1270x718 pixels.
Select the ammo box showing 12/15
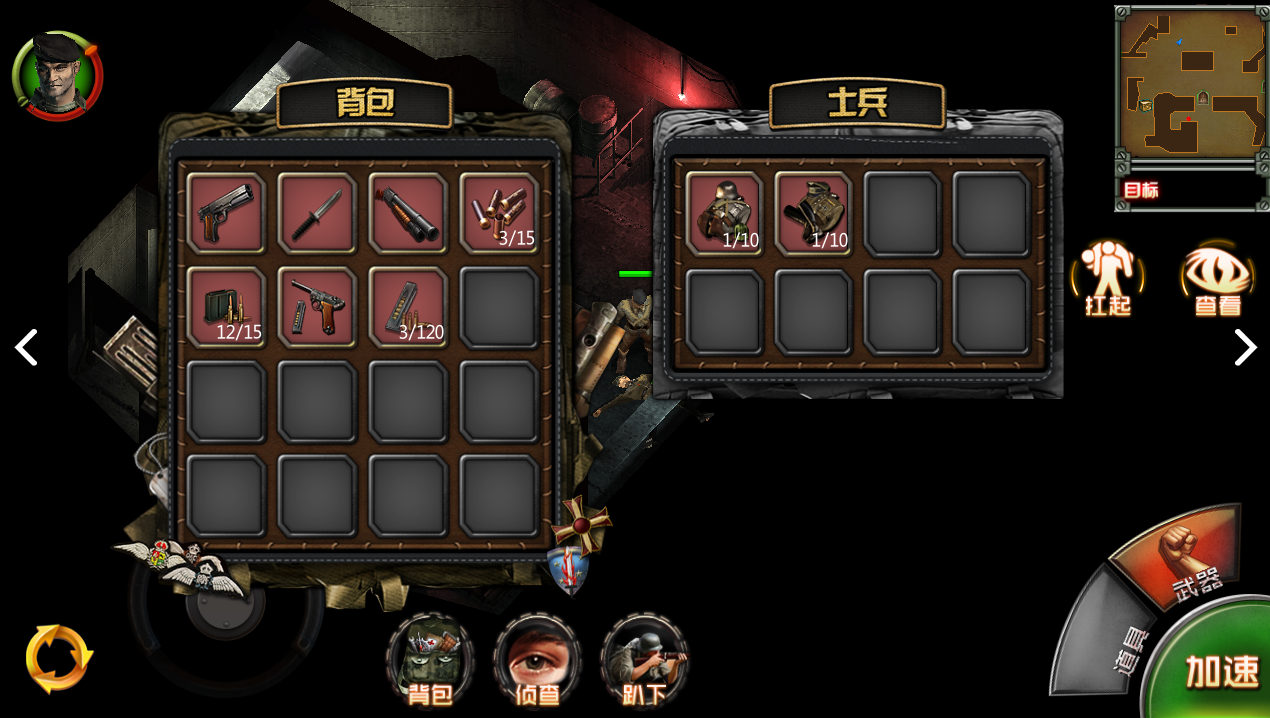[x=226, y=307]
